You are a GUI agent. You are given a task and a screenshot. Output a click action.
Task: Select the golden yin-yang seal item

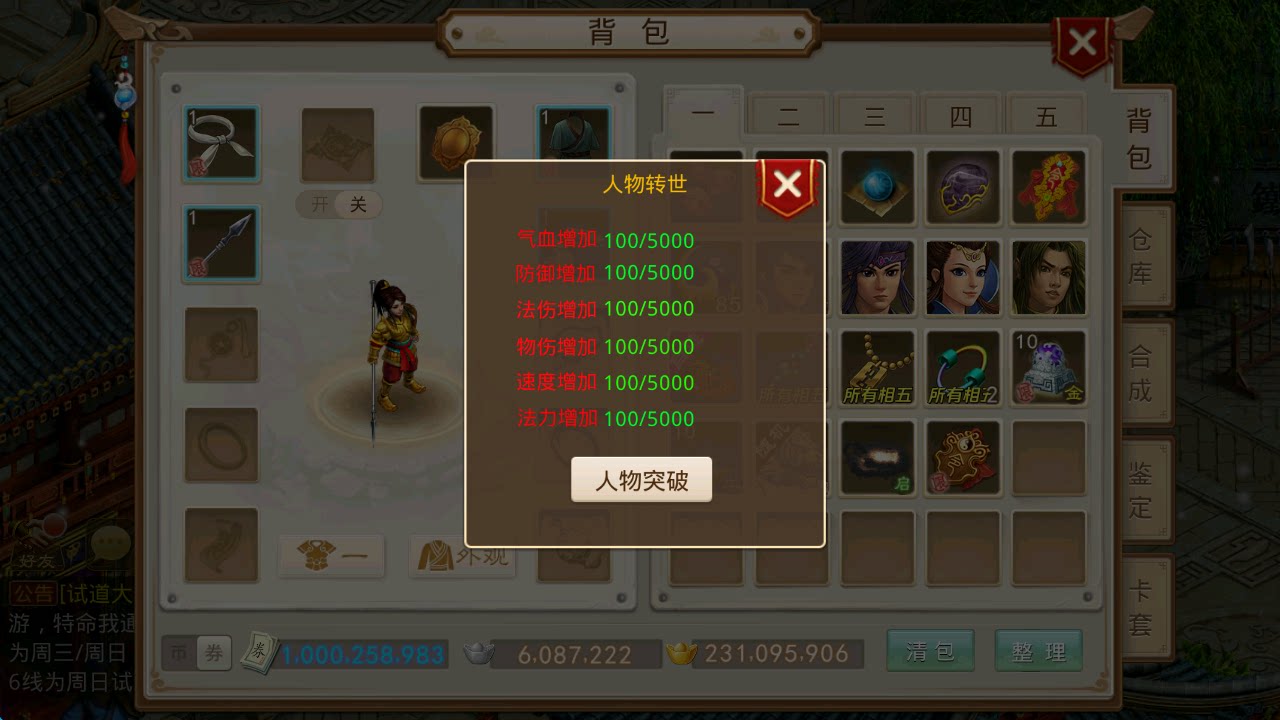(x=963, y=458)
